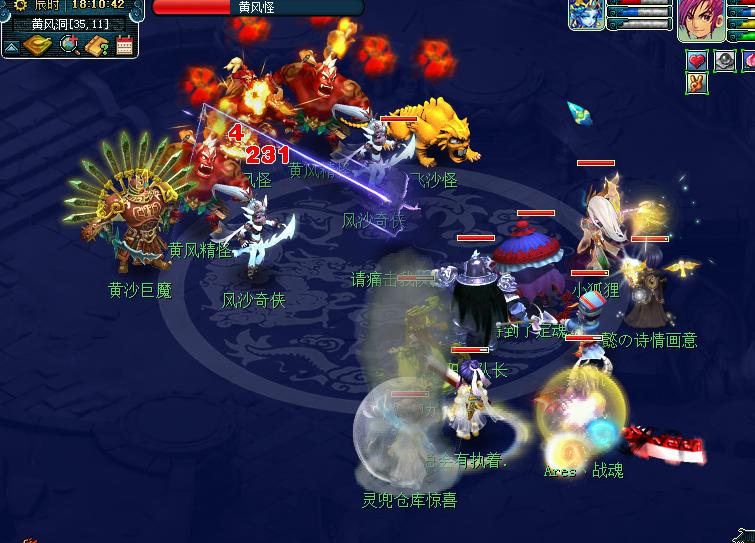The width and height of the screenshot is (755, 543).
Task: Click the red heart buff icon
Action: 697,61
